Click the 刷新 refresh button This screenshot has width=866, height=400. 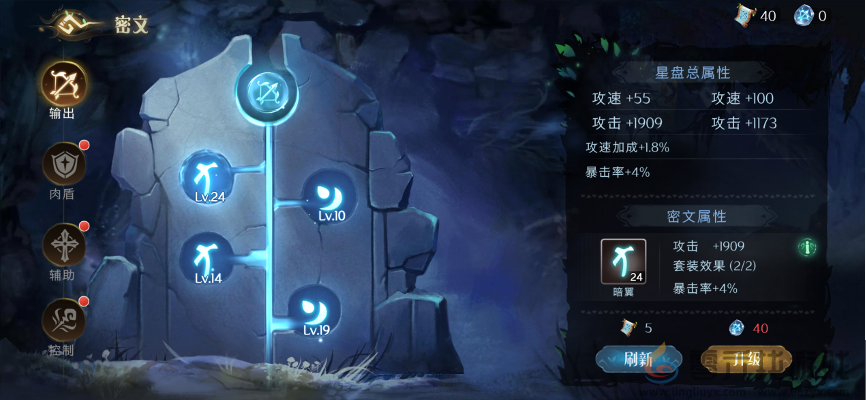coord(638,359)
